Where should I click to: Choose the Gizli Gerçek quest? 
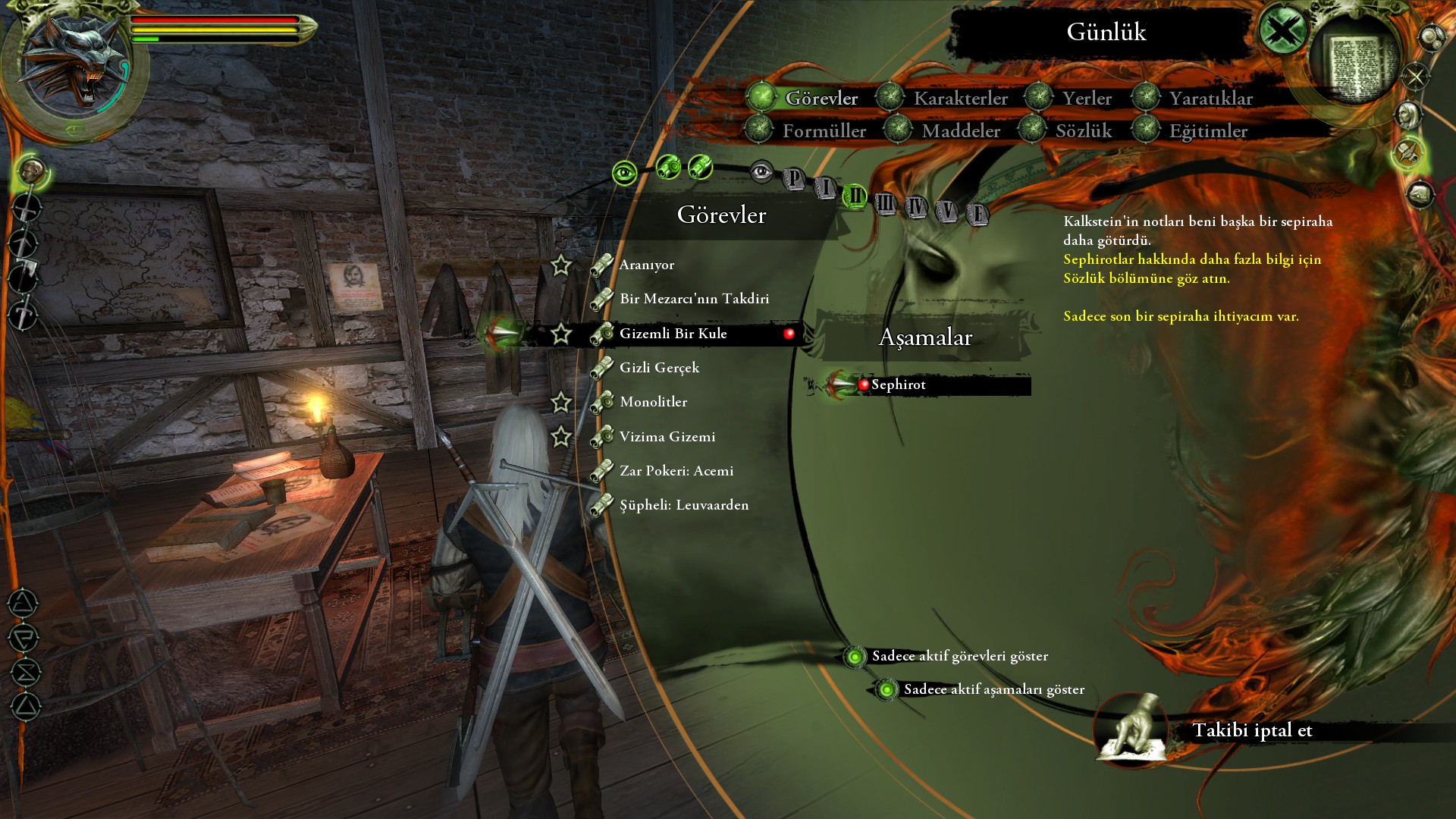pyautogui.click(x=659, y=368)
